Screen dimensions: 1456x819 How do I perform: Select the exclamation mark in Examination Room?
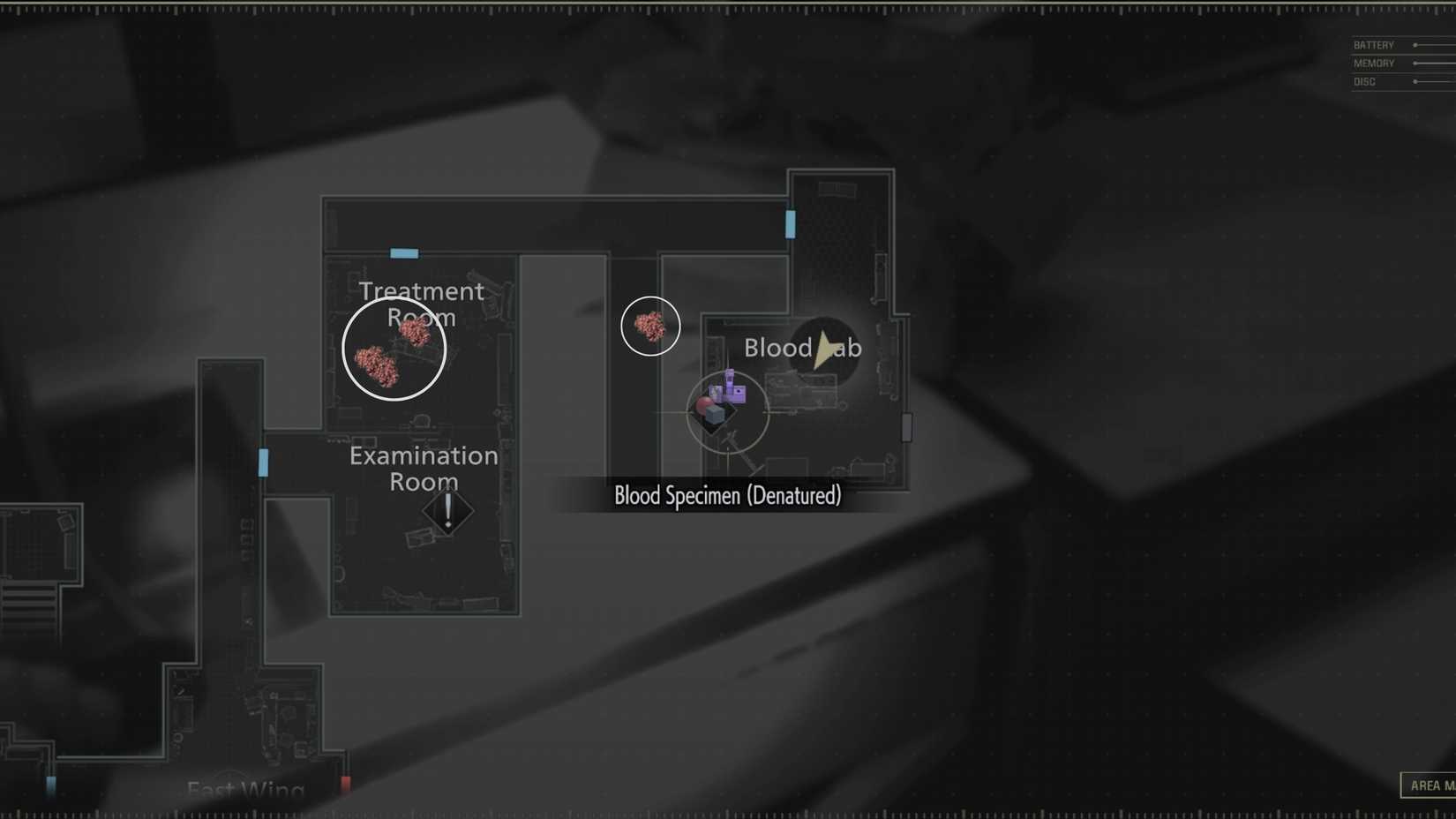(447, 510)
